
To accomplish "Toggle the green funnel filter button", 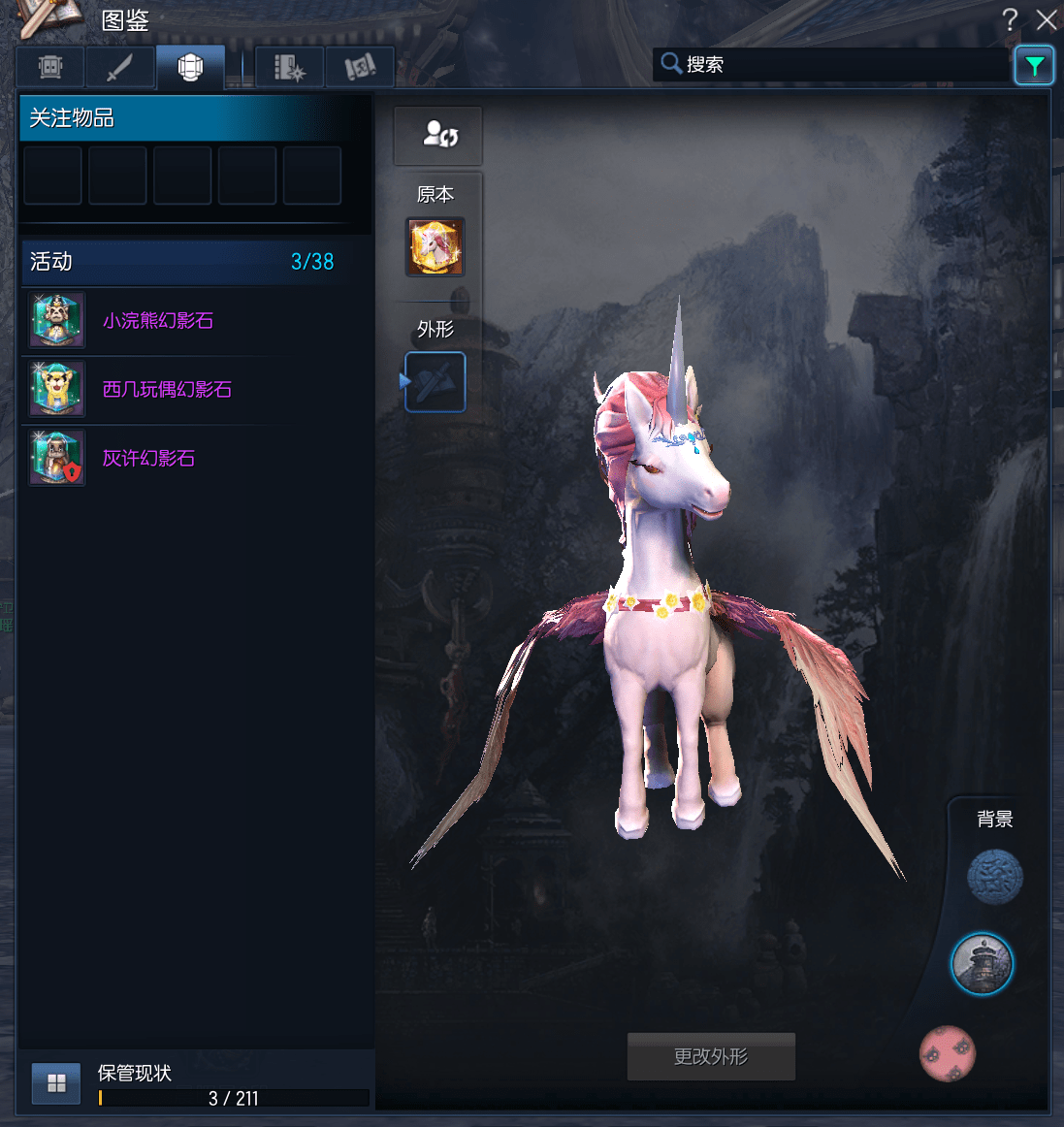I will tap(1034, 66).
